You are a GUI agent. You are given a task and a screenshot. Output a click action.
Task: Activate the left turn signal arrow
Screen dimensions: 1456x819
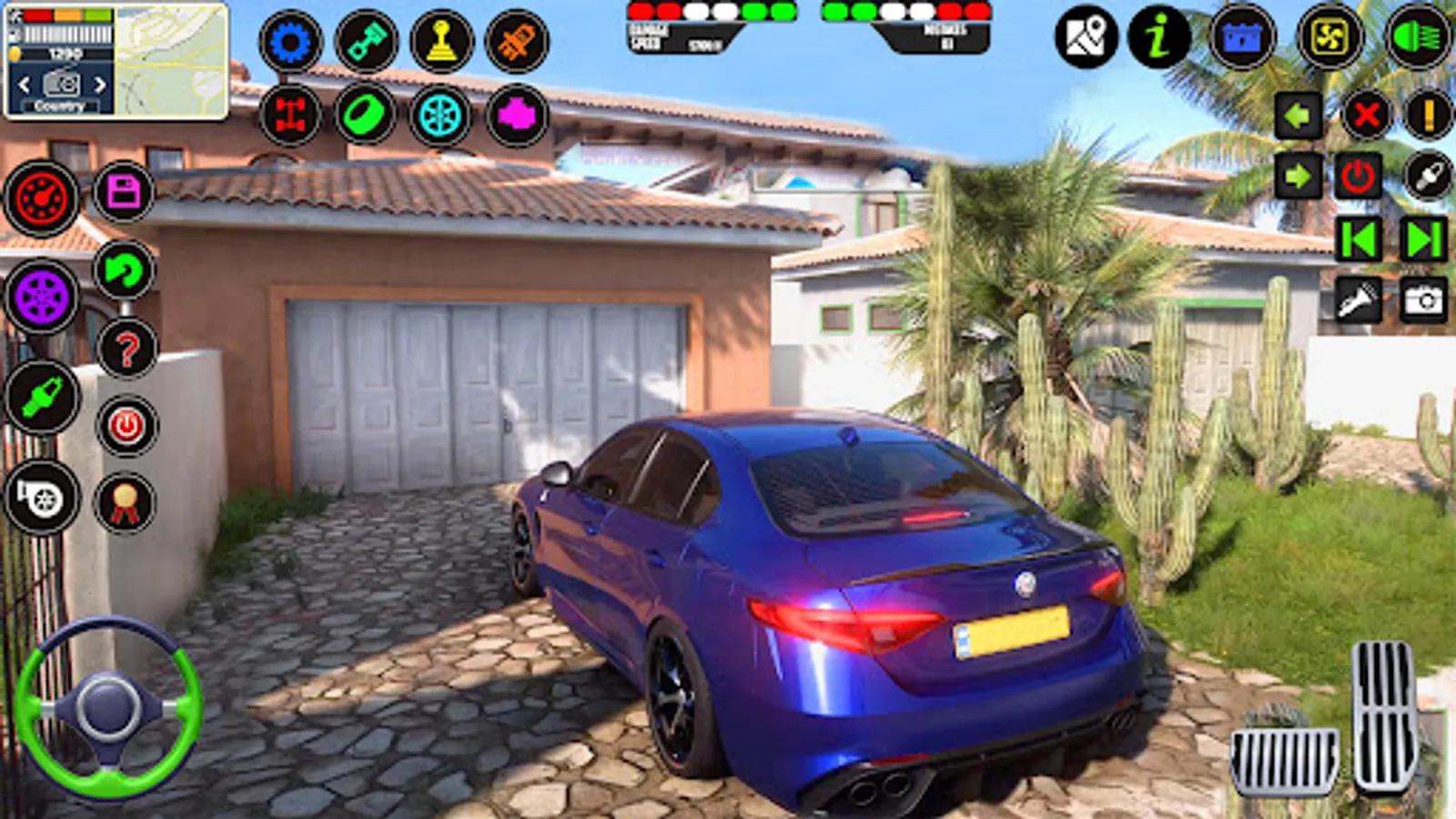(x=1298, y=116)
